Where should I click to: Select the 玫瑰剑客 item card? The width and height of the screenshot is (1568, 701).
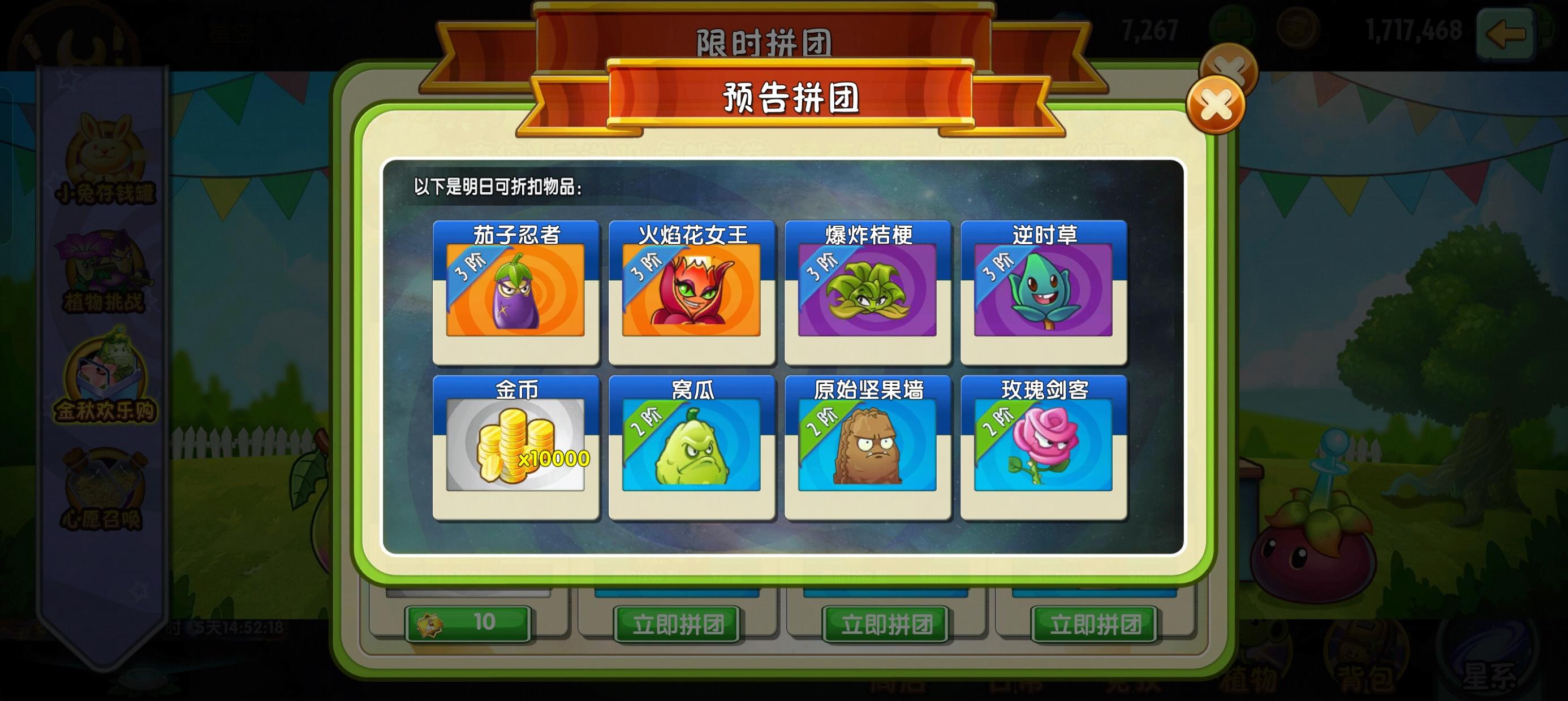pos(1045,447)
